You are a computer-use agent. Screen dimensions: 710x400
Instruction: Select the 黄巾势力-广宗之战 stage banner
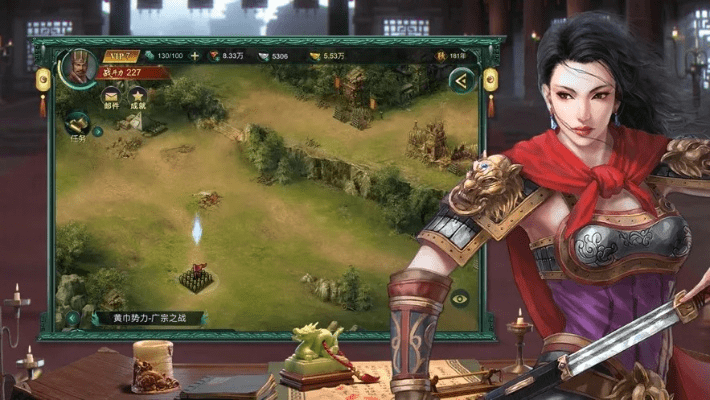[x=150, y=319]
